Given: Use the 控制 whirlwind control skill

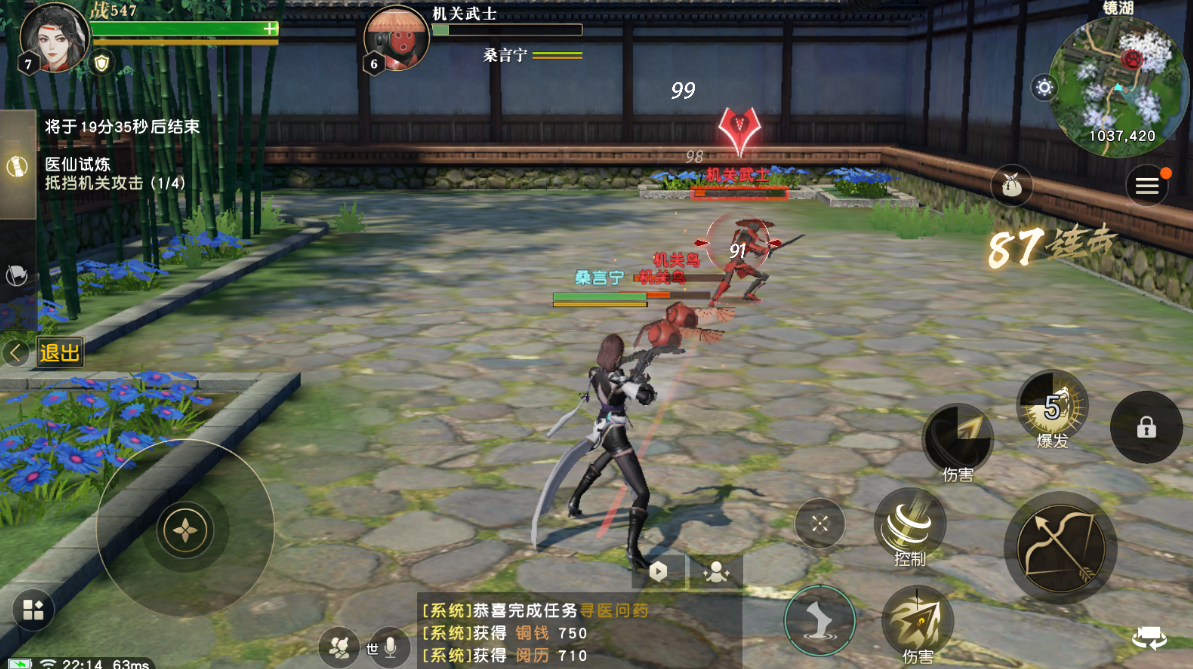Looking at the screenshot, I should [910, 527].
